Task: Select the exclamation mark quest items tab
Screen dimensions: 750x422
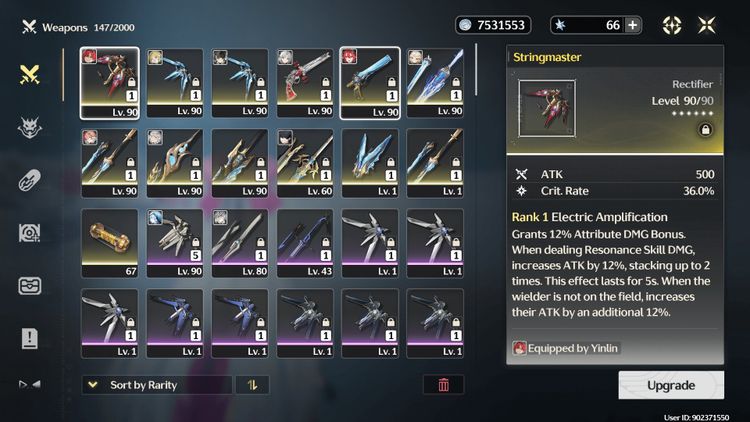Action: (30, 338)
